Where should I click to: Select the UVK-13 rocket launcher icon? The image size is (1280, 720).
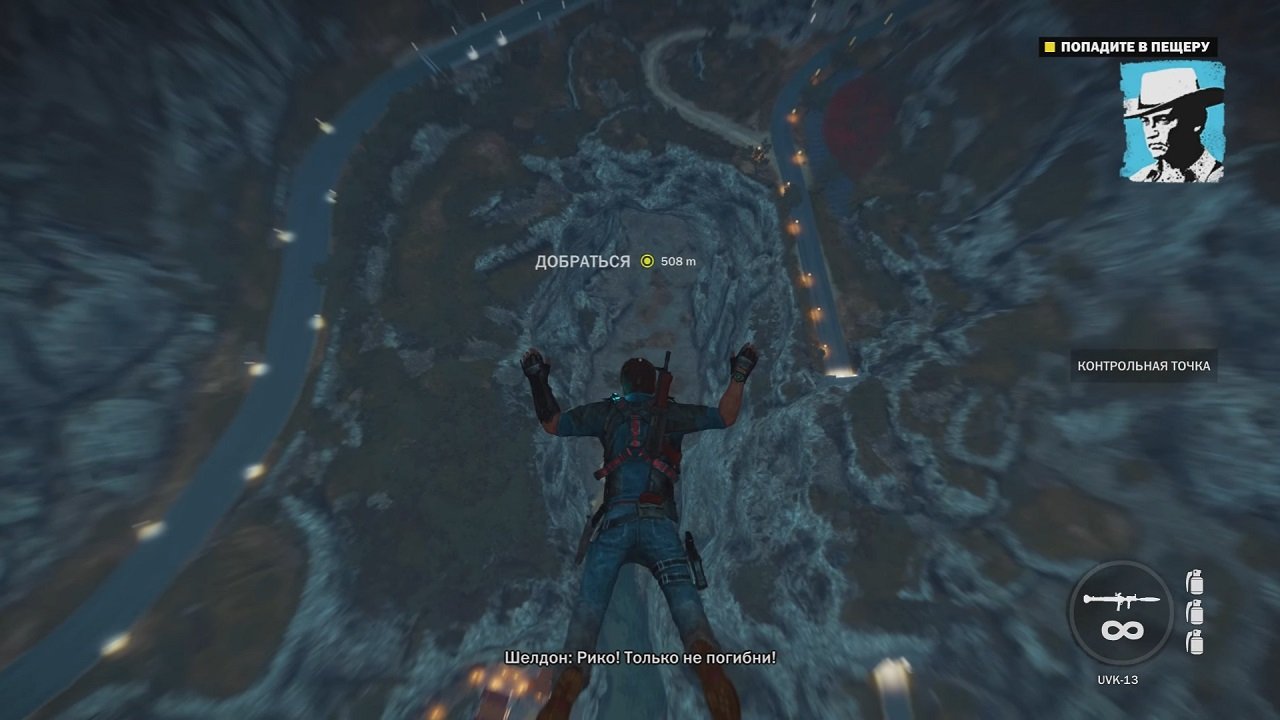pyautogui.click(x=1122, y=601)
